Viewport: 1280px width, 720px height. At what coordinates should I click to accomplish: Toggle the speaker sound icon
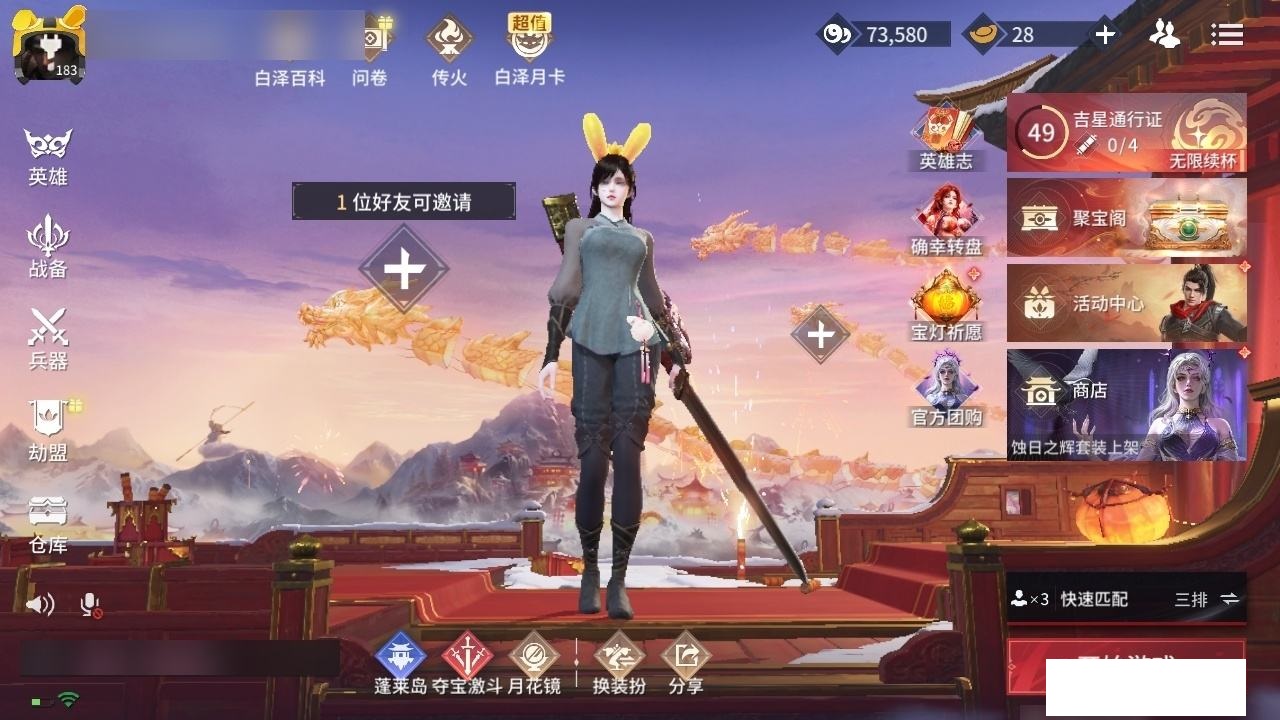40,604
